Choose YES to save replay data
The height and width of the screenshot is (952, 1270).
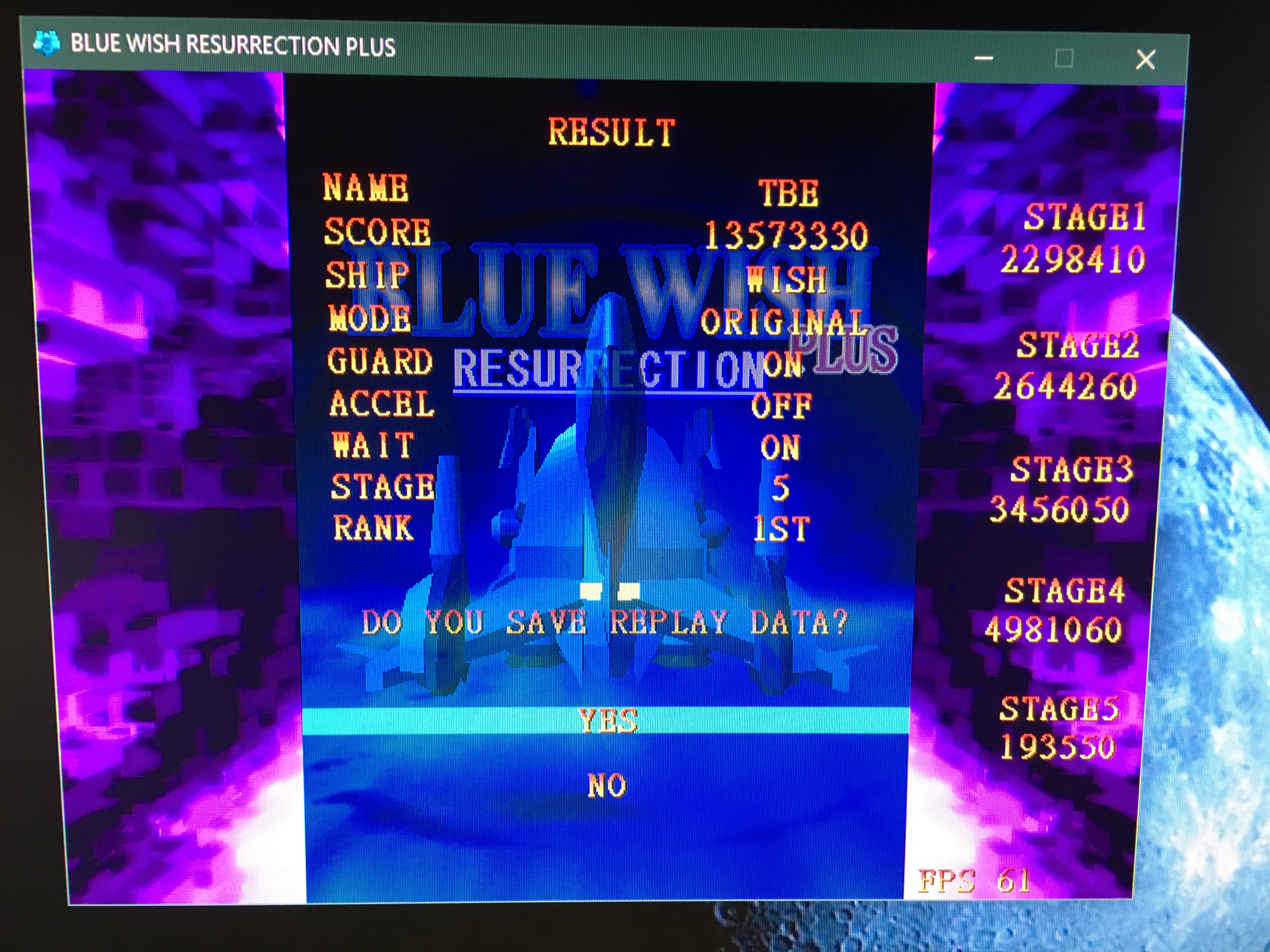[608, 721]
